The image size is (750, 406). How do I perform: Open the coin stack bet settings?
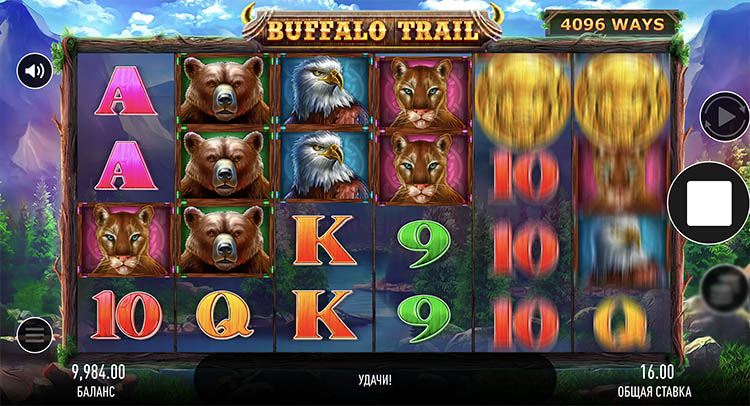click(x=720, y=289)
